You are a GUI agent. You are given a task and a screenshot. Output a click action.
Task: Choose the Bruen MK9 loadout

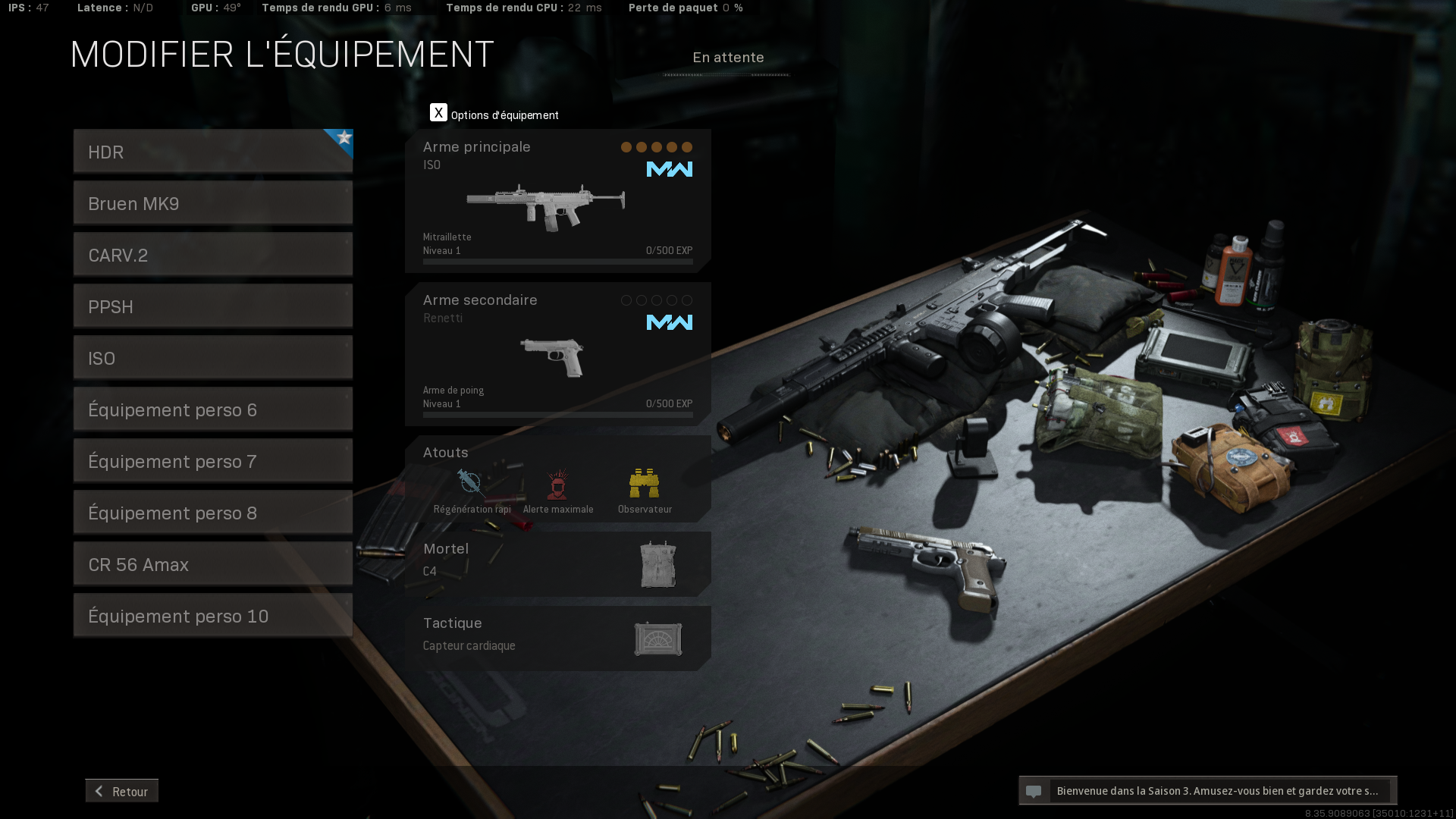coord(212,203)
